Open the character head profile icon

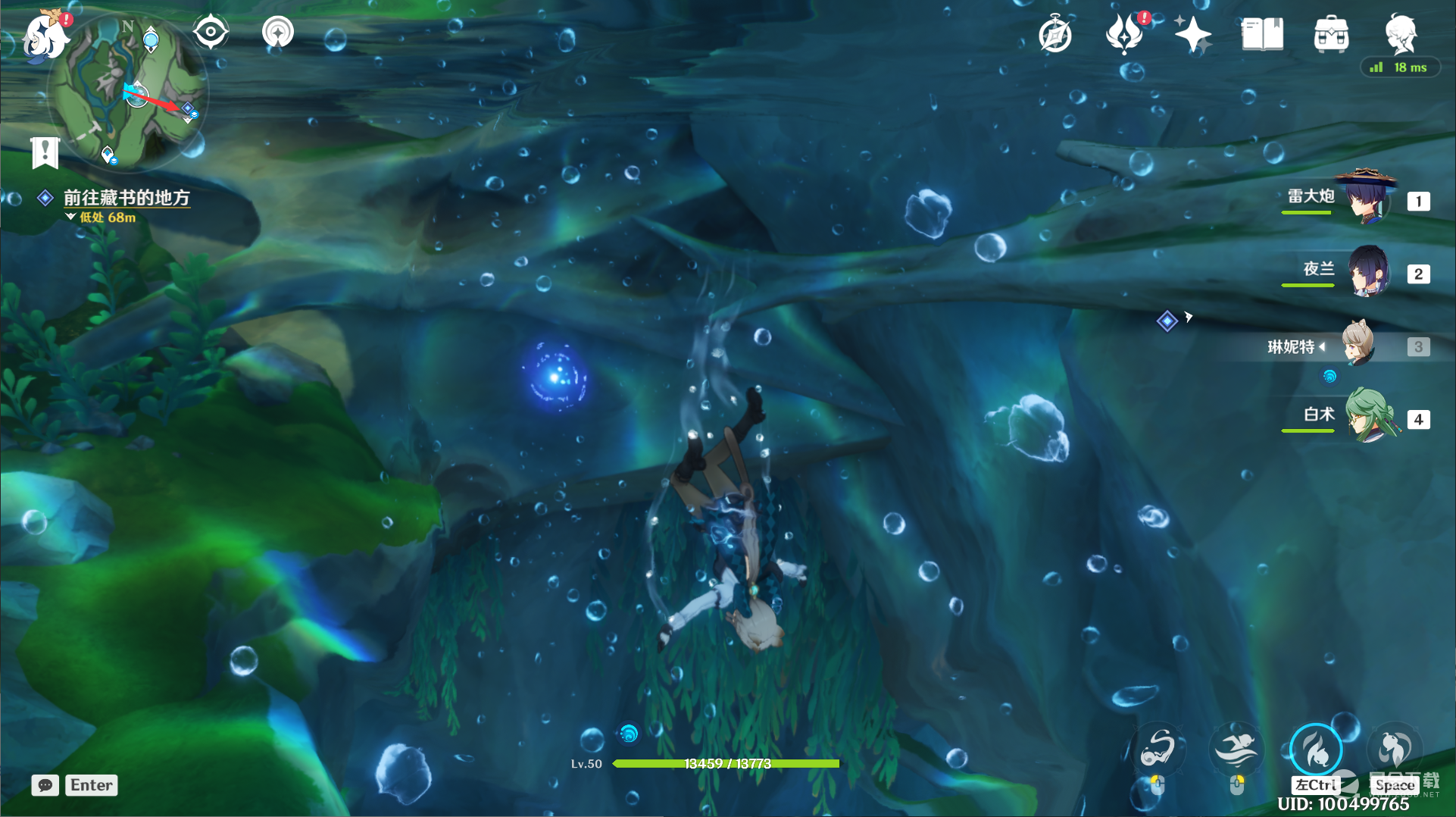pyautogui.click(x=1400, y=33)
